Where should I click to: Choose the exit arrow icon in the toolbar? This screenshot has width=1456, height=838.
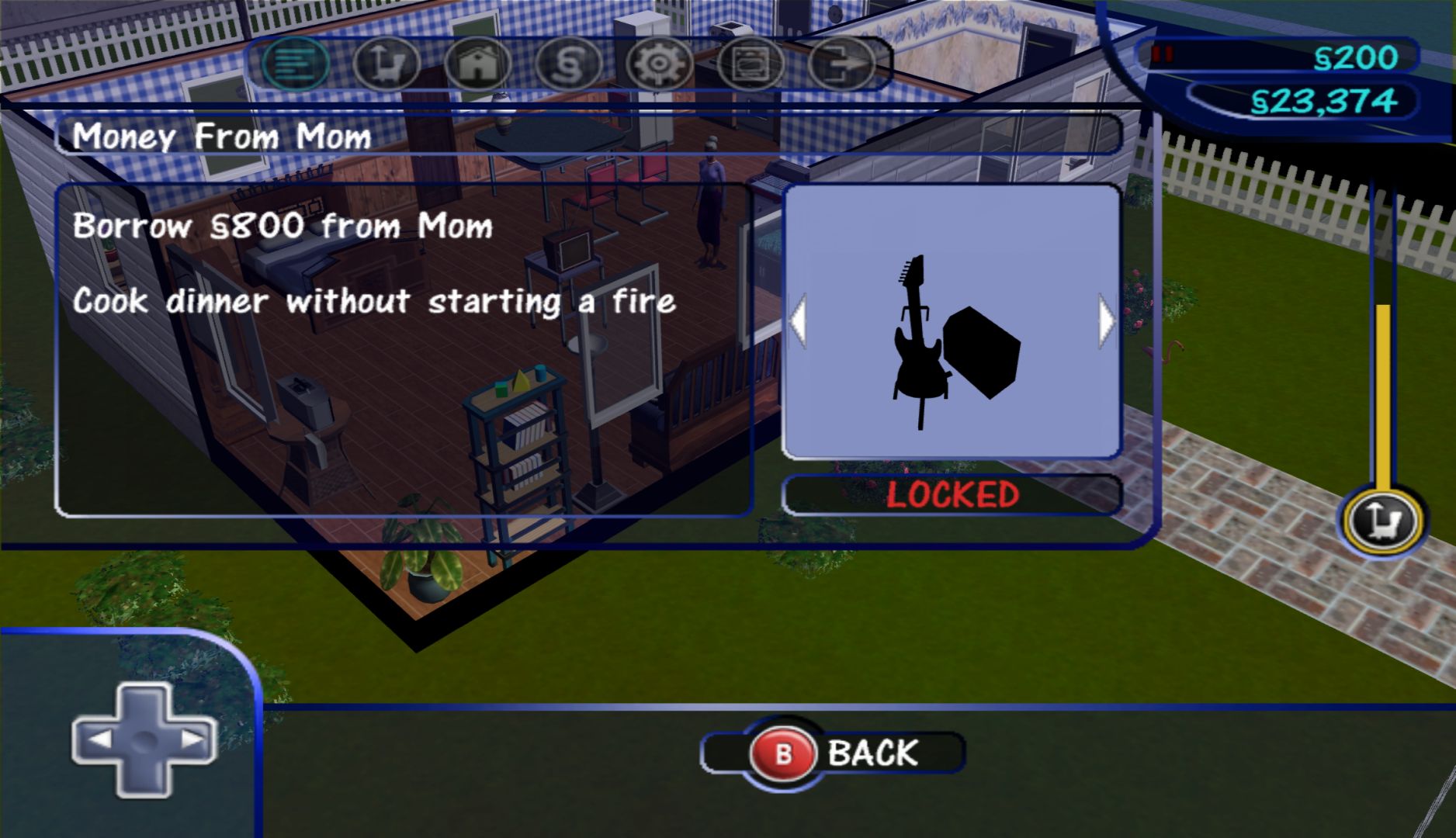coord(841,64)
